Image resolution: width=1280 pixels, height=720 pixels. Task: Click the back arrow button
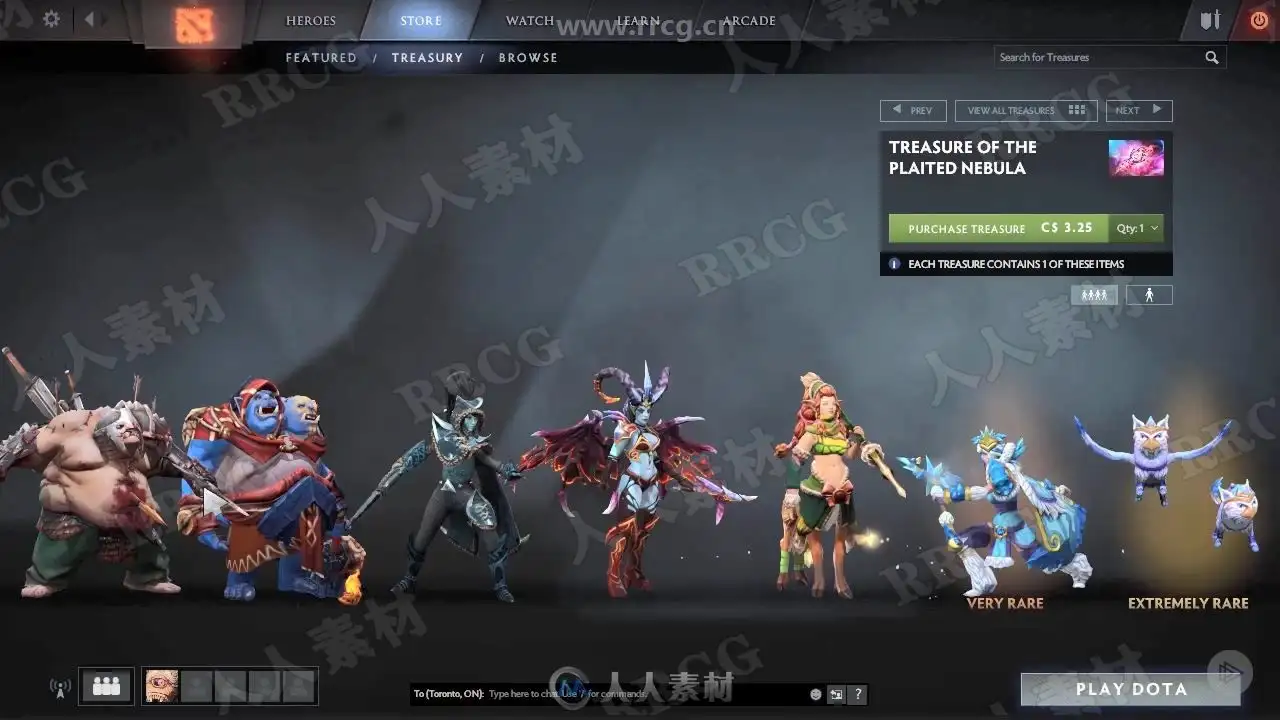tap(89, 19)
